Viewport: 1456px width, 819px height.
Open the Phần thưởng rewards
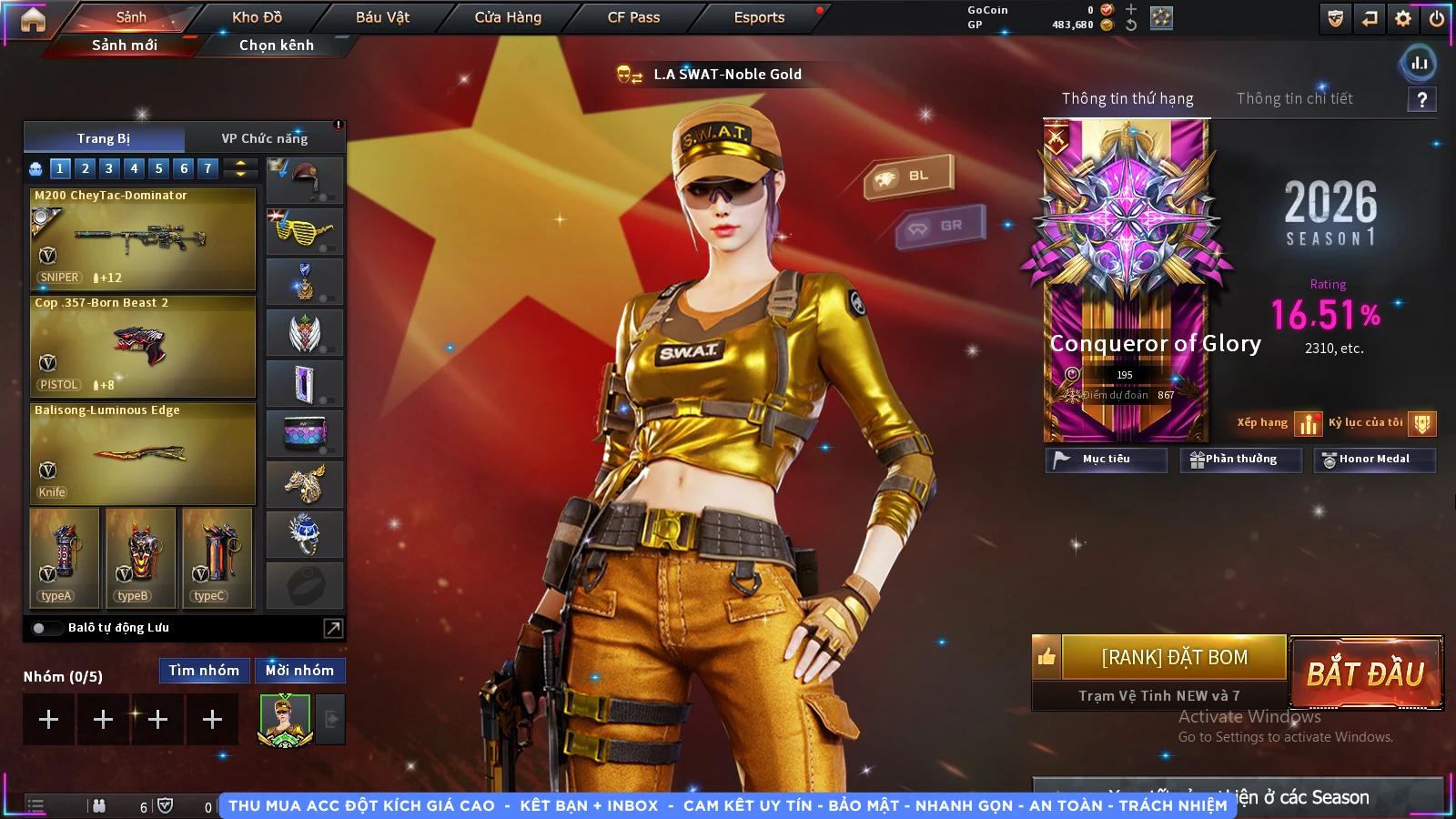click(x=1240, y=460)
